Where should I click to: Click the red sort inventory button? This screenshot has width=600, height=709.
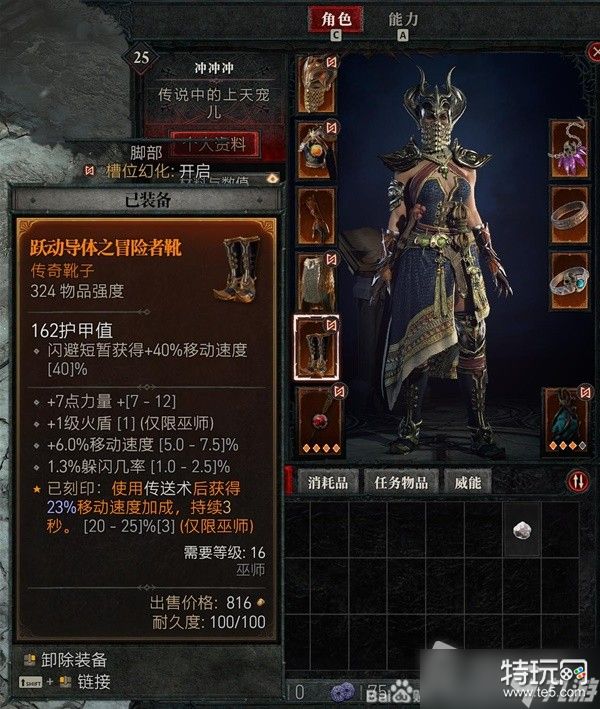point(578,482)
